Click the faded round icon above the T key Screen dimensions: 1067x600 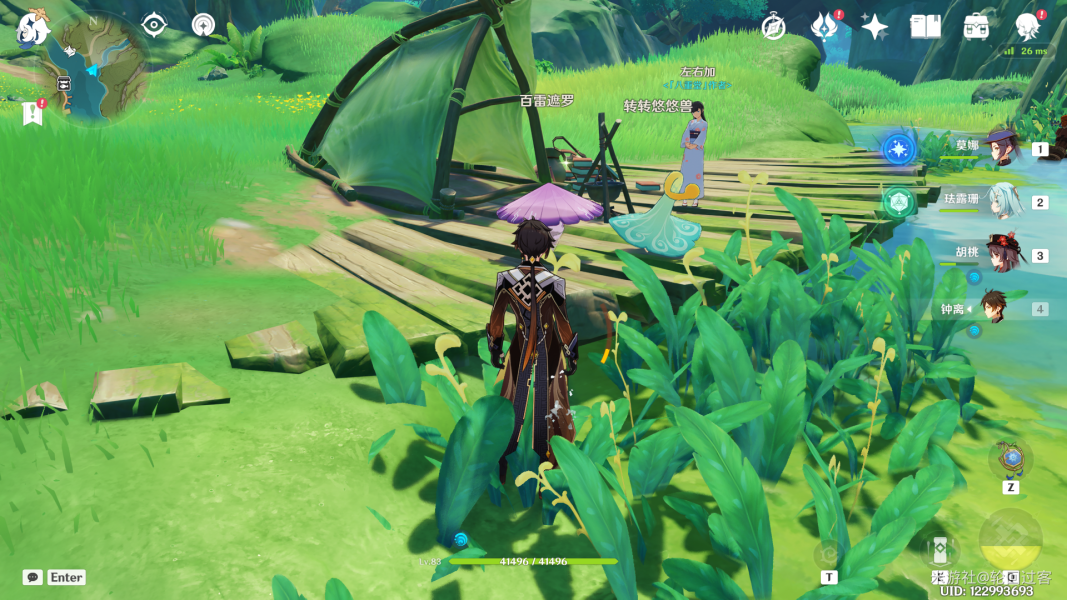(828, 554)
